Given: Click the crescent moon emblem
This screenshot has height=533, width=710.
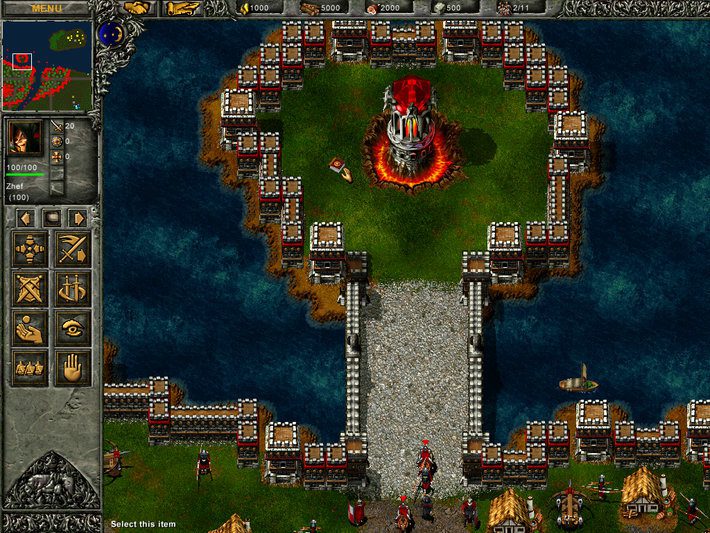Looking at the screenshot, I should 111,35.
